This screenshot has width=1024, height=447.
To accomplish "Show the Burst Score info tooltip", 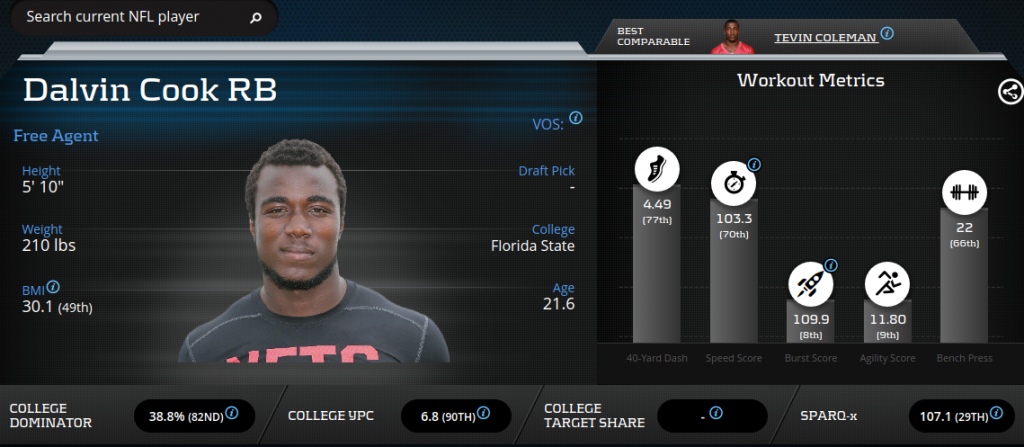I will [830, 265].
